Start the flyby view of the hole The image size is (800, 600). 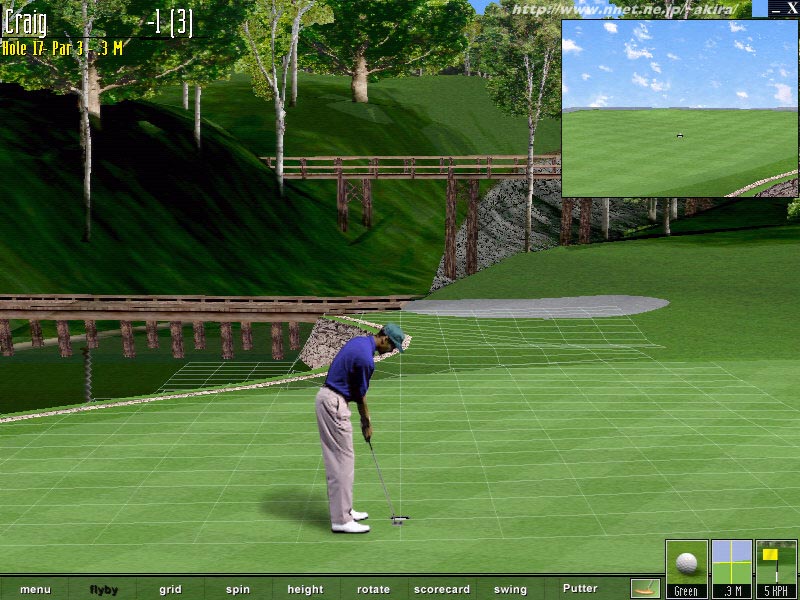[x=103, y=589]
